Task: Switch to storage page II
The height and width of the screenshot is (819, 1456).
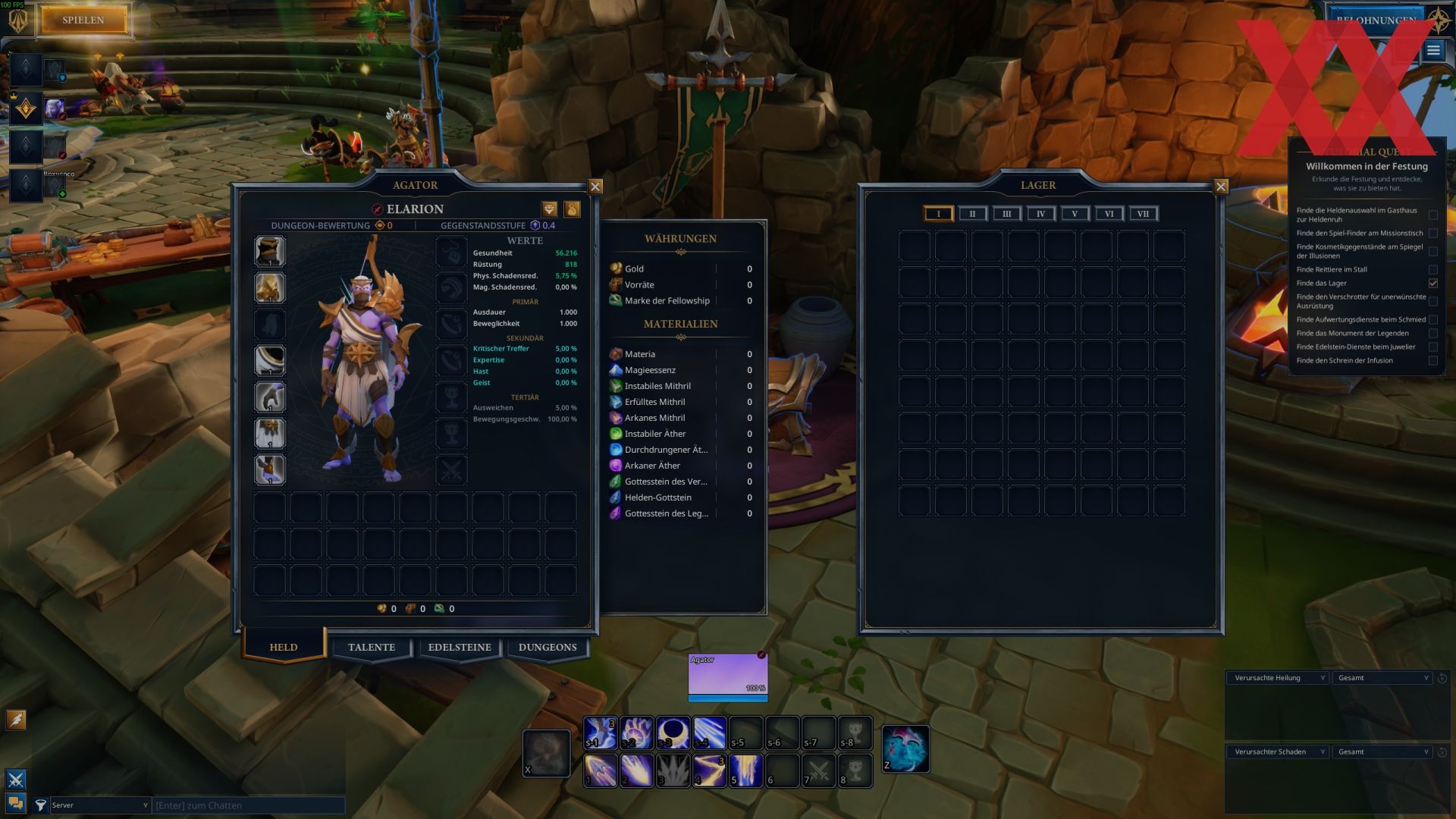Action: [x=972, y=214]
